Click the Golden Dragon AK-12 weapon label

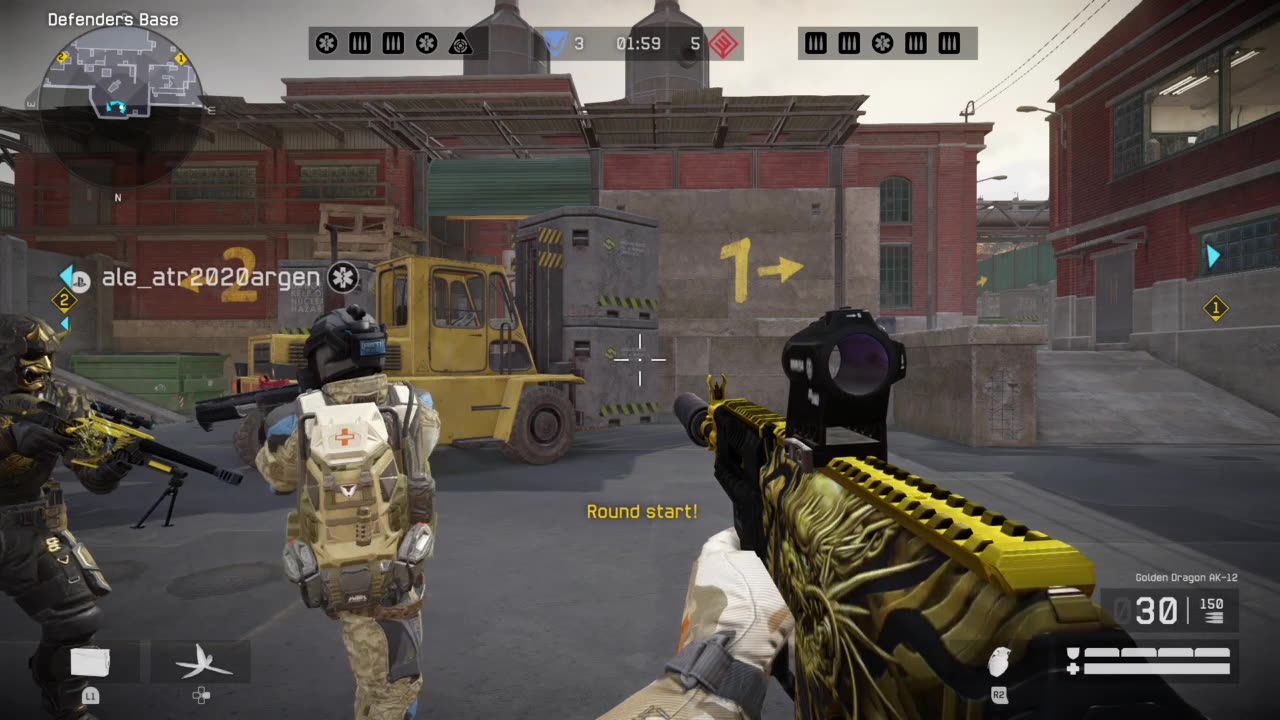(x=1186, y=577)
